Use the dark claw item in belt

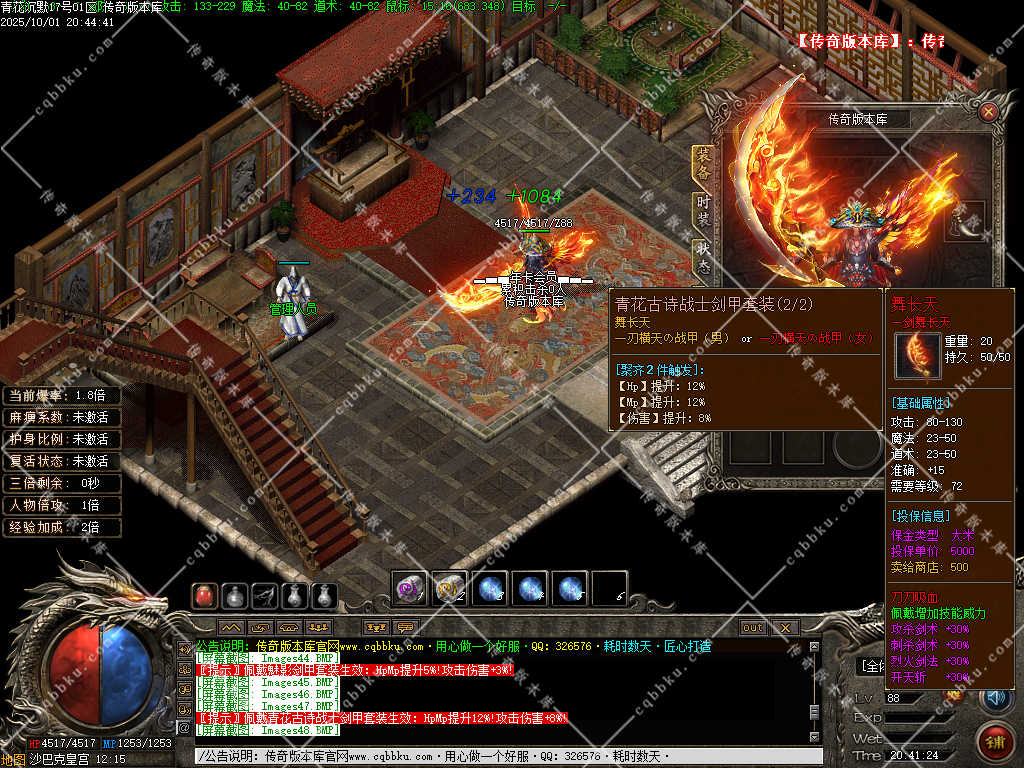click(x=264, y=596)
